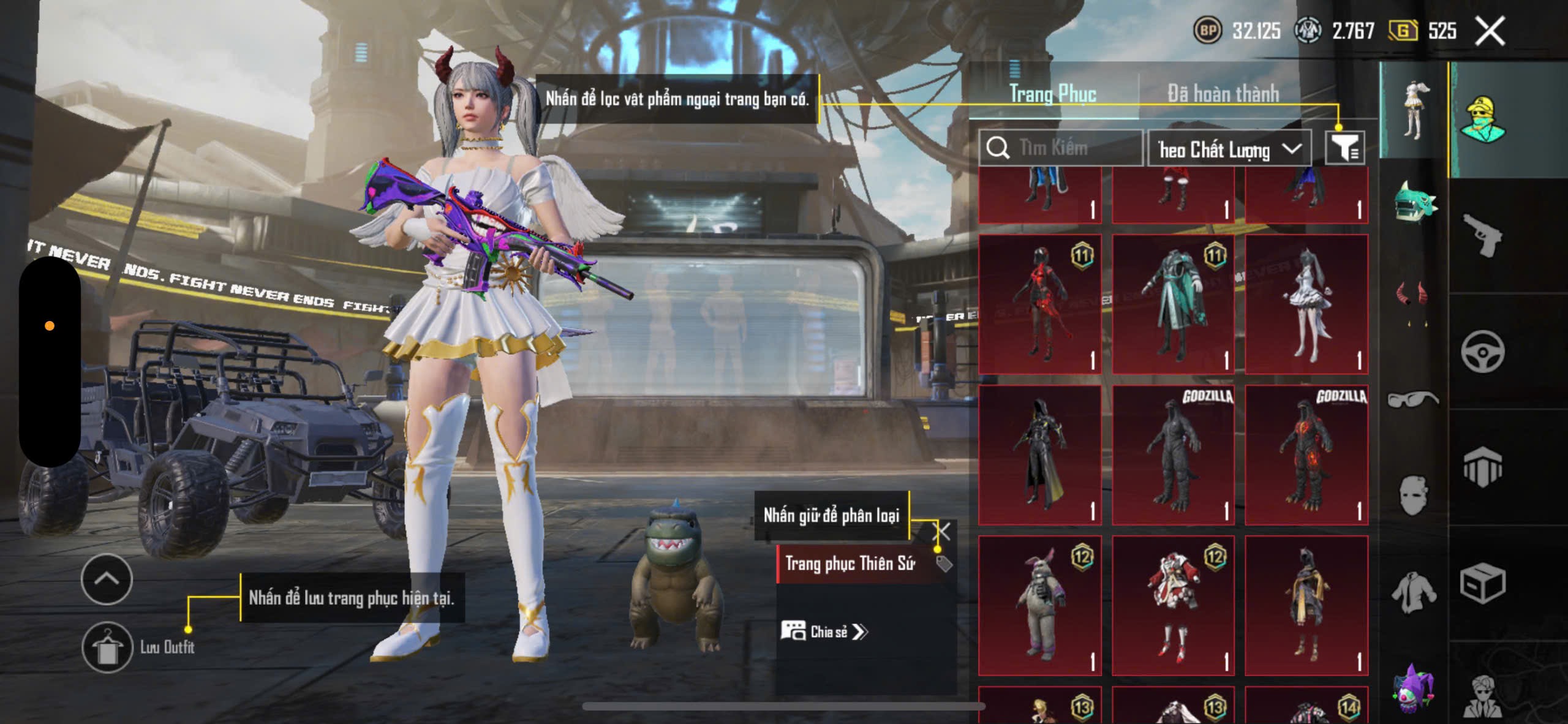Open the Đã hoàn thành tab
Image resolution: width=1568 pixels, height=724 pixels.
point(1223,94)
